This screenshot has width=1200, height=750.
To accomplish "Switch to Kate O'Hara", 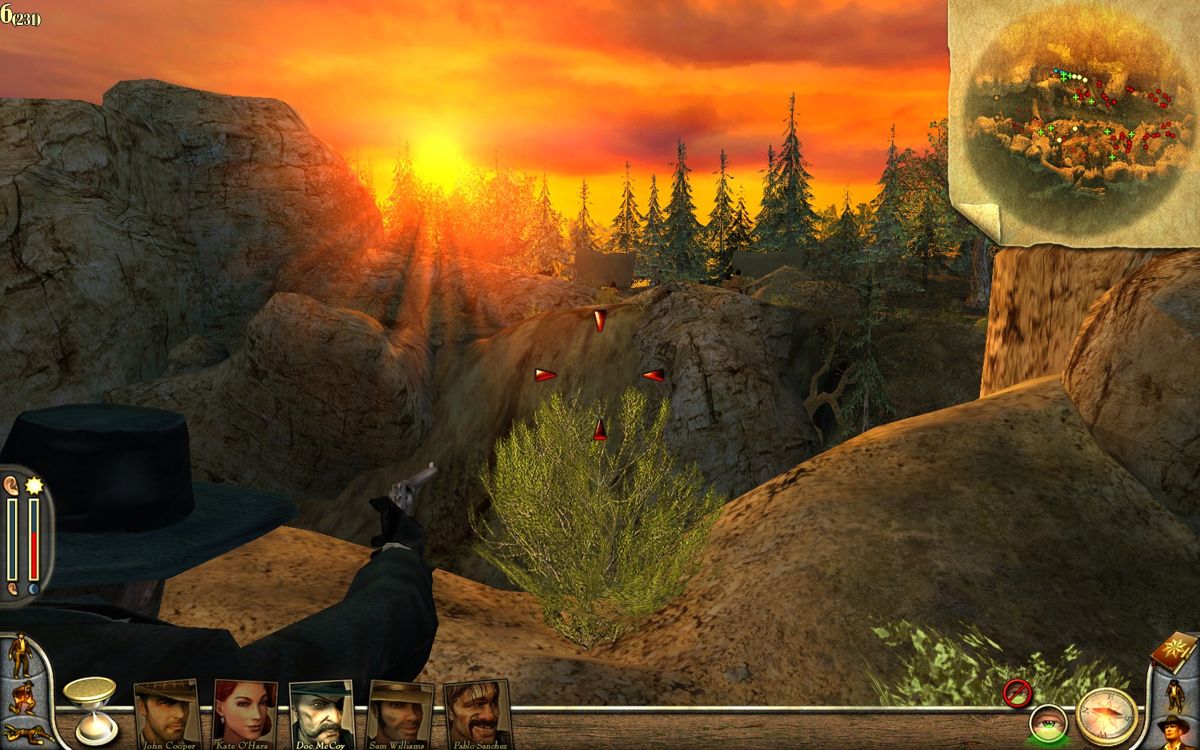I will pyautogui.click(x=245, y=711).
